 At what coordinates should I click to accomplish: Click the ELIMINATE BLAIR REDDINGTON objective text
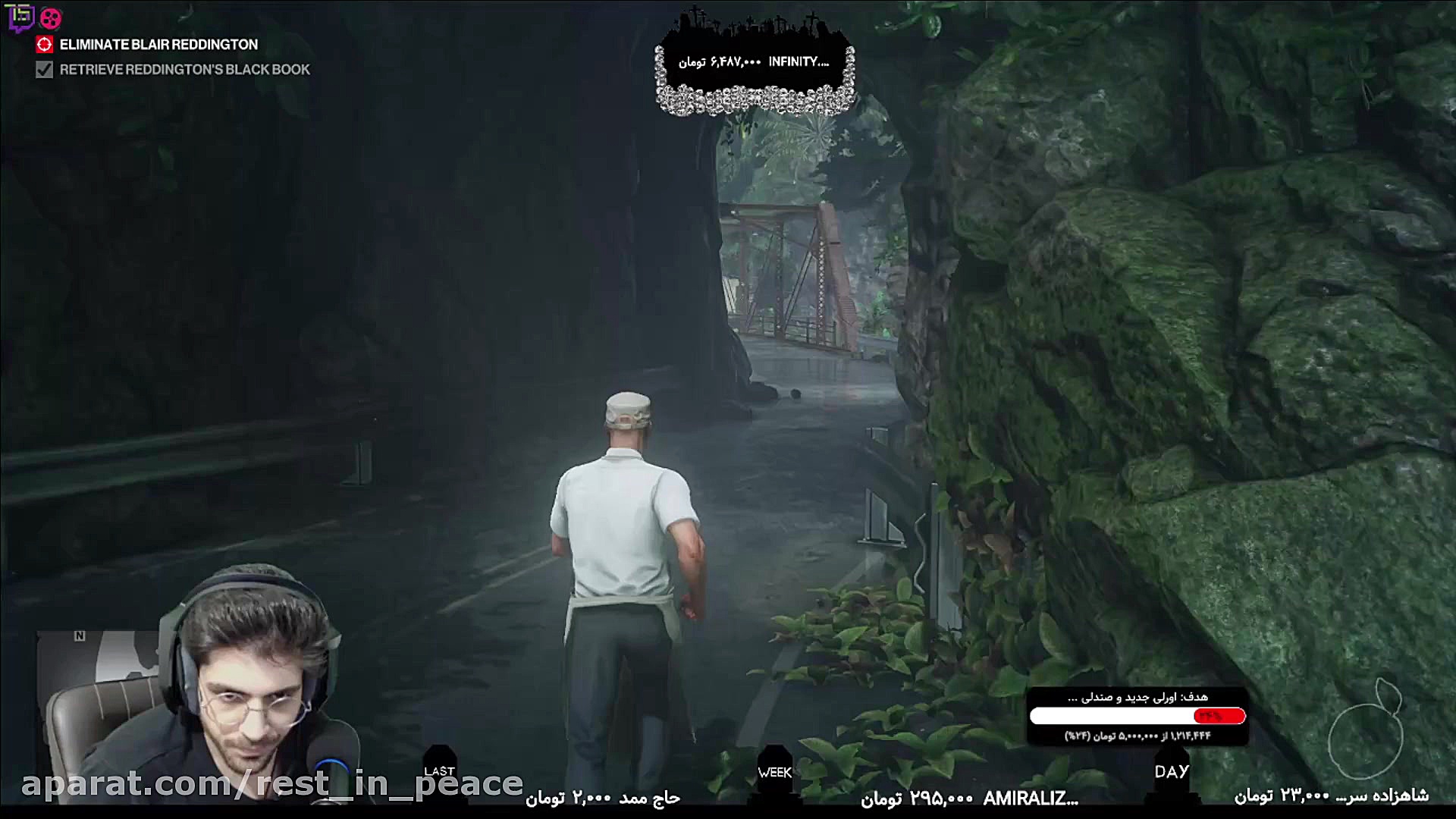tap(159, 45)
